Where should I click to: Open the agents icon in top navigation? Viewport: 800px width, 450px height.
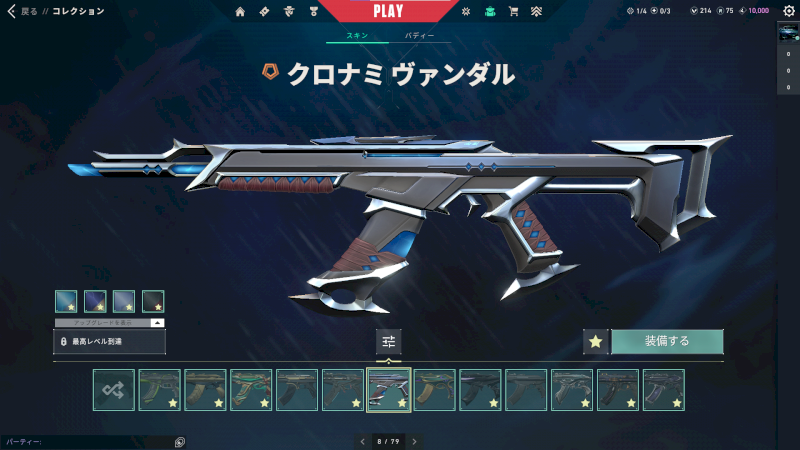tap(289, 12)
